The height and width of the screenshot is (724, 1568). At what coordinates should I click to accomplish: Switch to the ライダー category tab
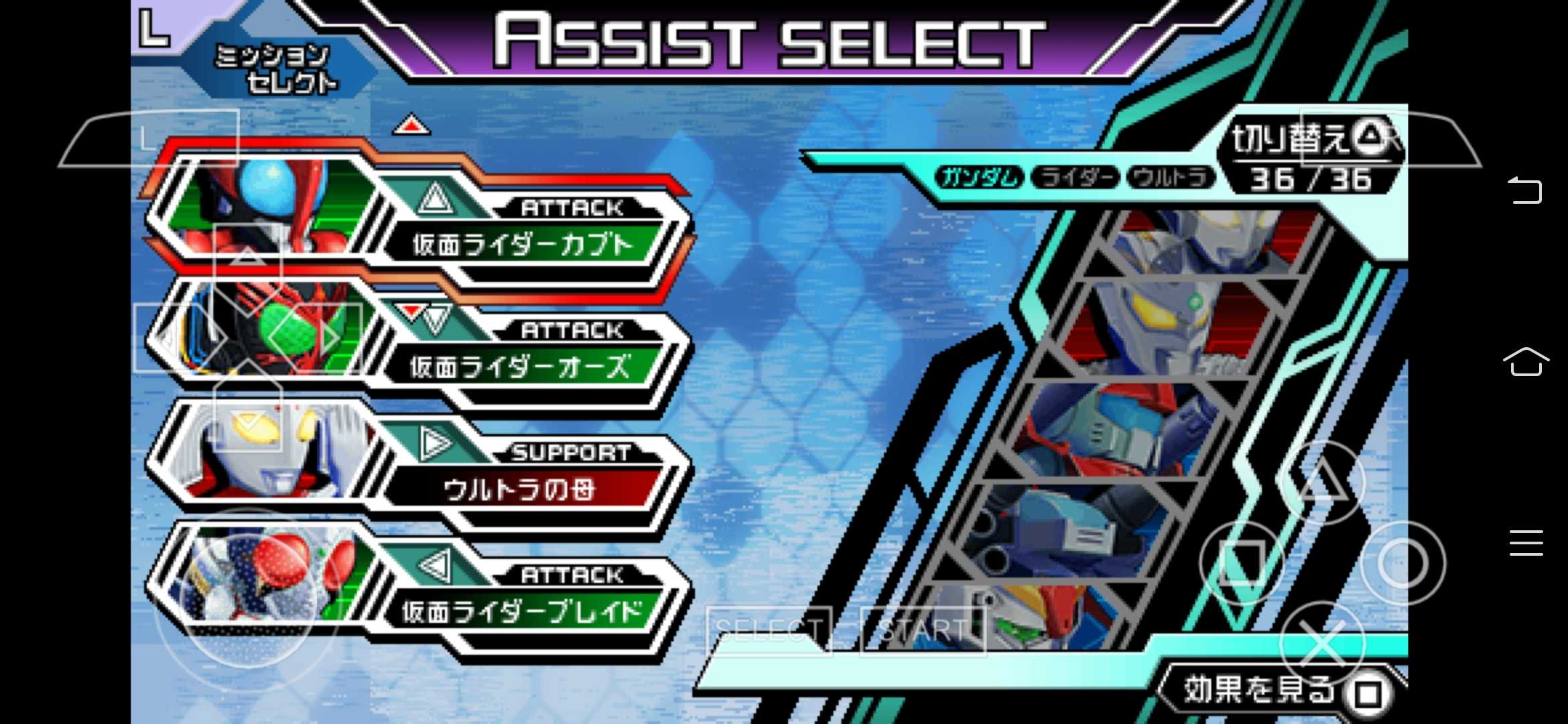click(1075, 178)
